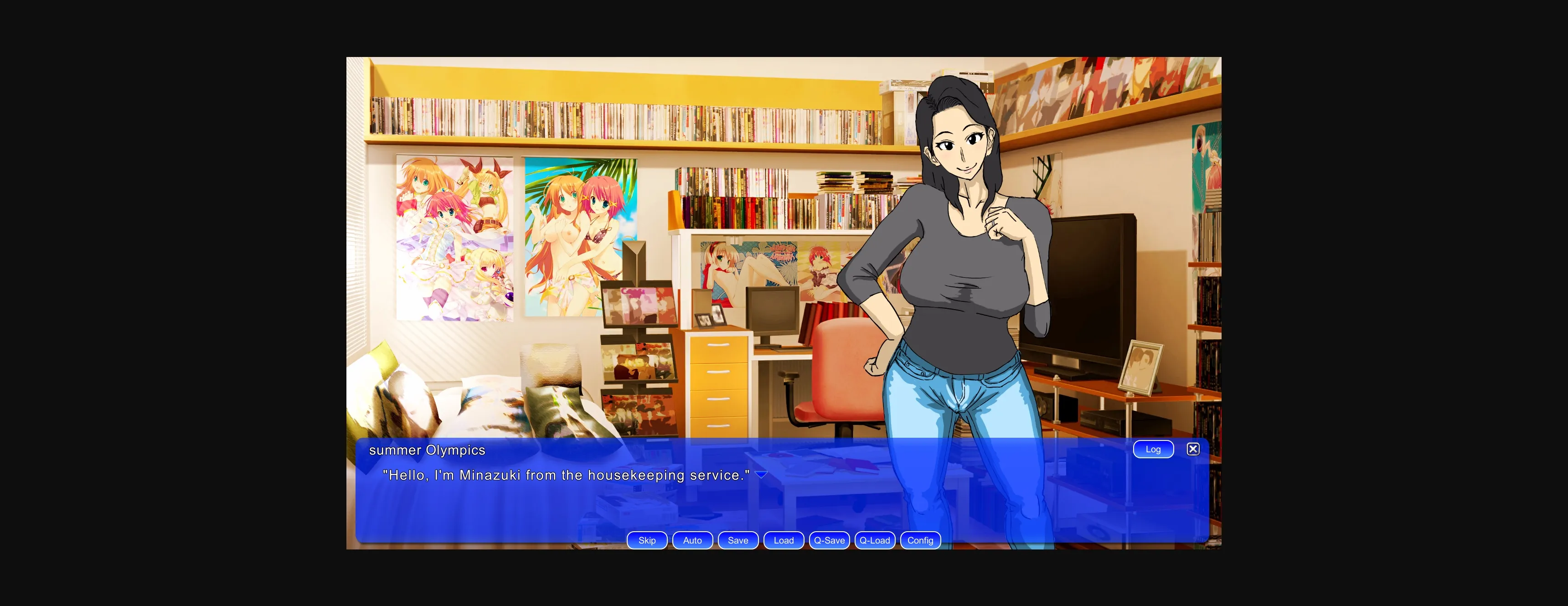The image size is (1568, 606).
Task: Perform a Q-Load quick load
Action: pos(875,540)
